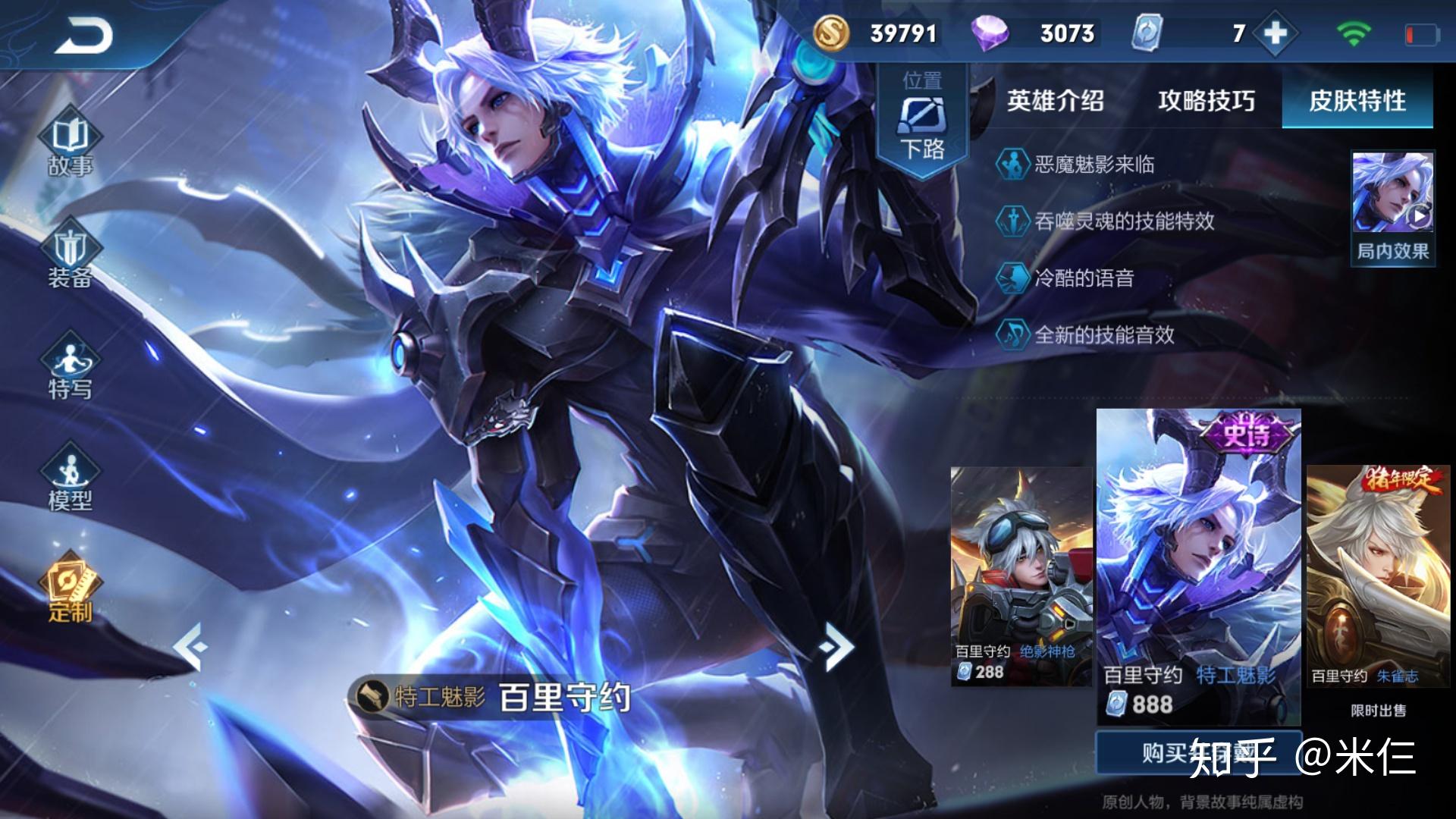Show the next hero with right arrow
Viewport: 1456px width, 819px height.
pos(837,646)
